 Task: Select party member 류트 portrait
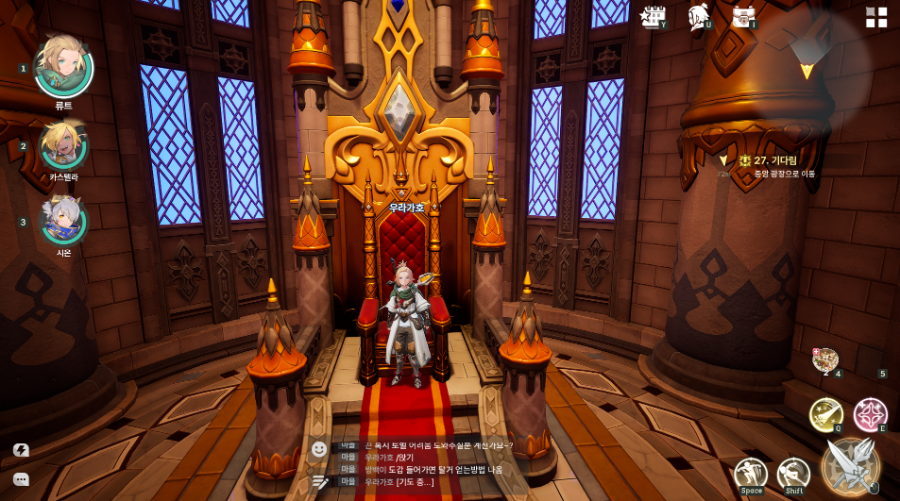[63, 68]
